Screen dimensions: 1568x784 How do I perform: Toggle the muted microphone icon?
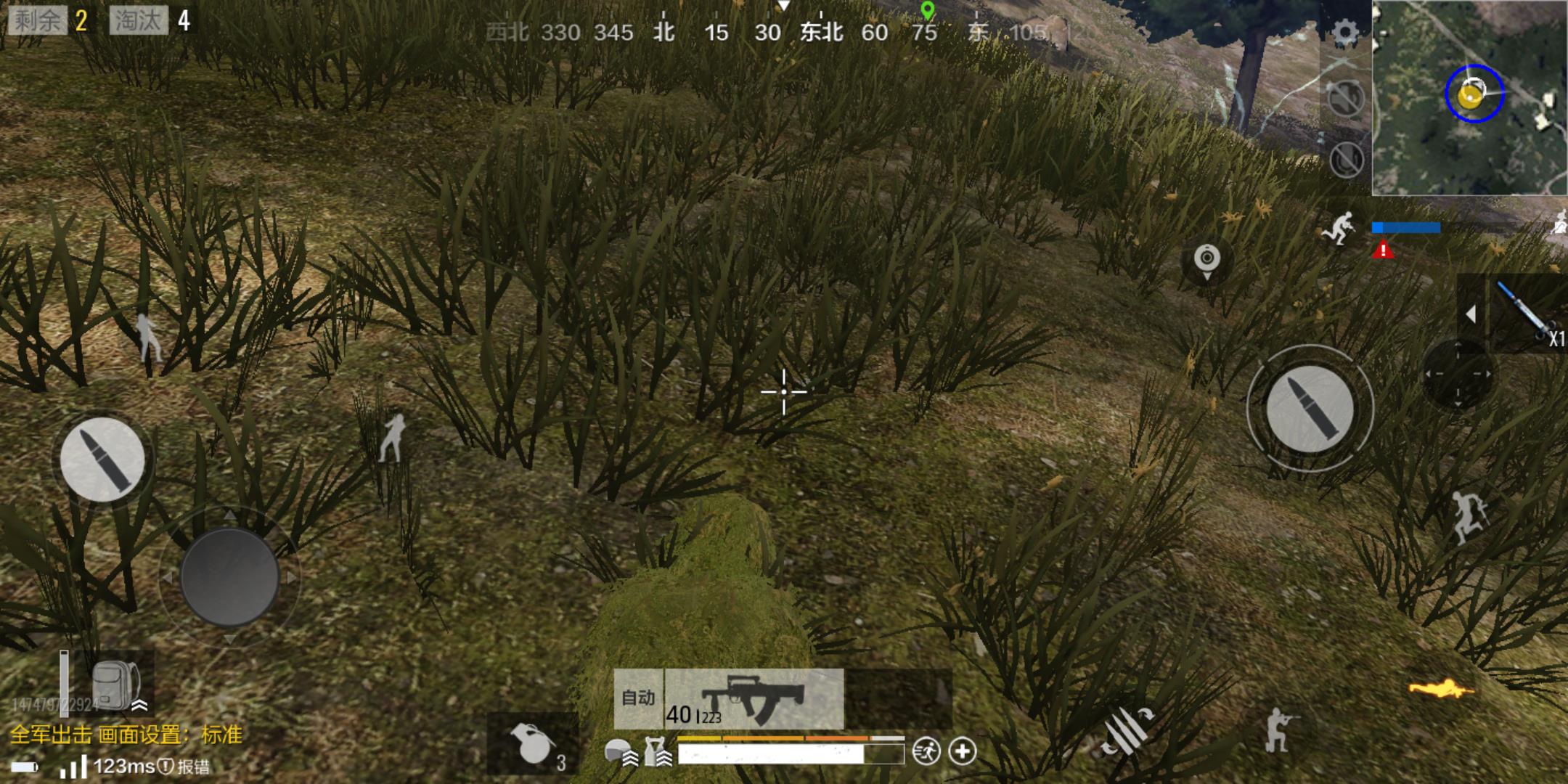(1345, 159)
